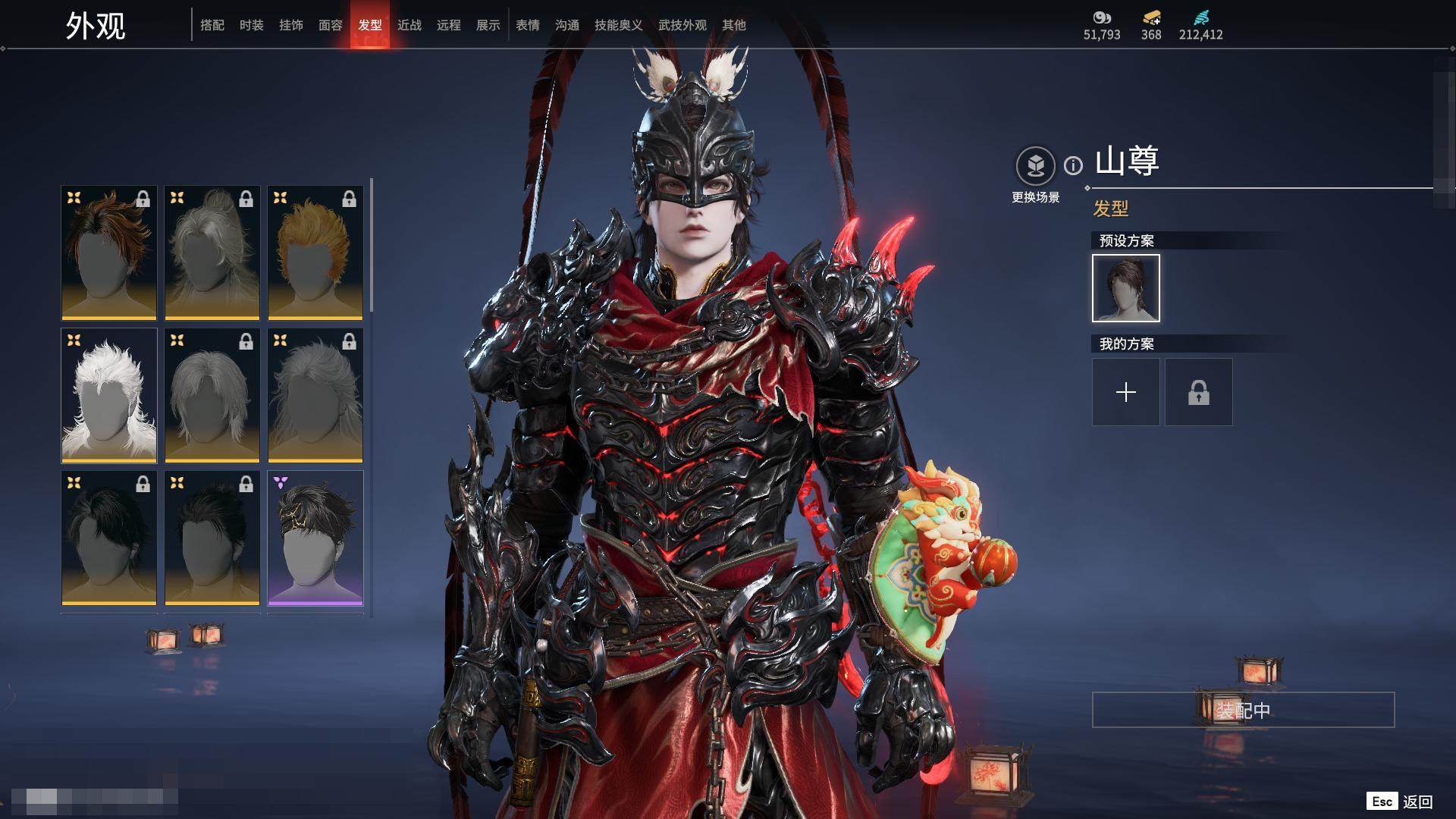Viewport: 1456px width, 819px height.
Task: Open the info icon beside 山尊
Action: click(x=1073, y=165)
